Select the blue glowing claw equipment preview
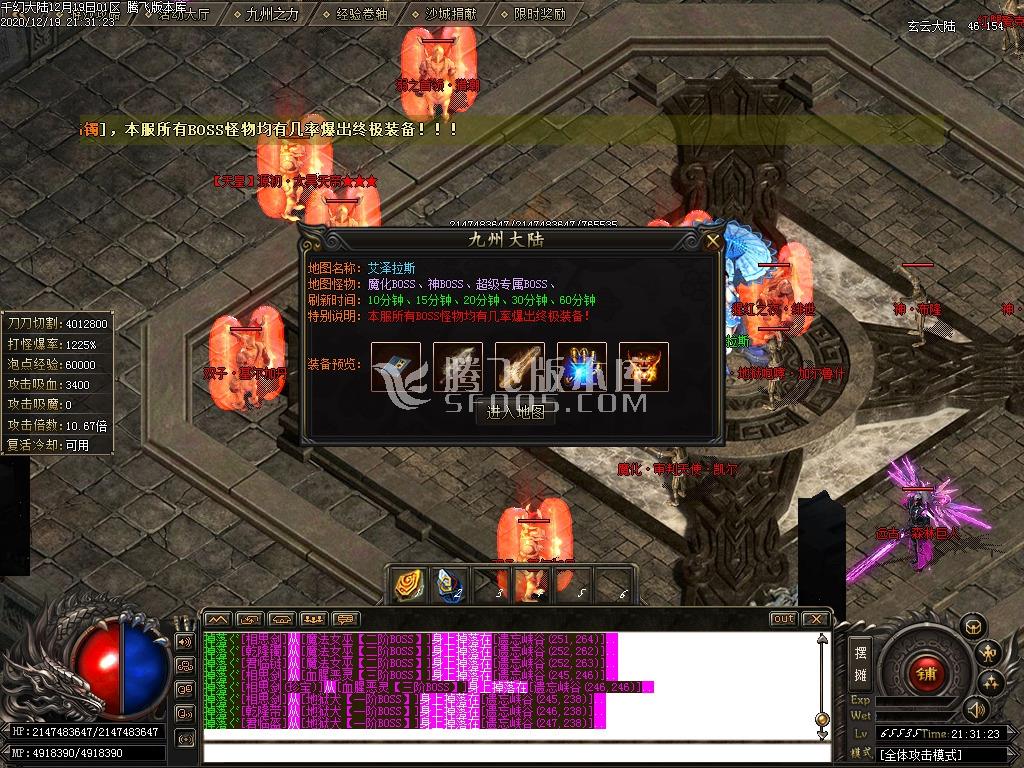 pyautogui.click(x=582, y=366)
